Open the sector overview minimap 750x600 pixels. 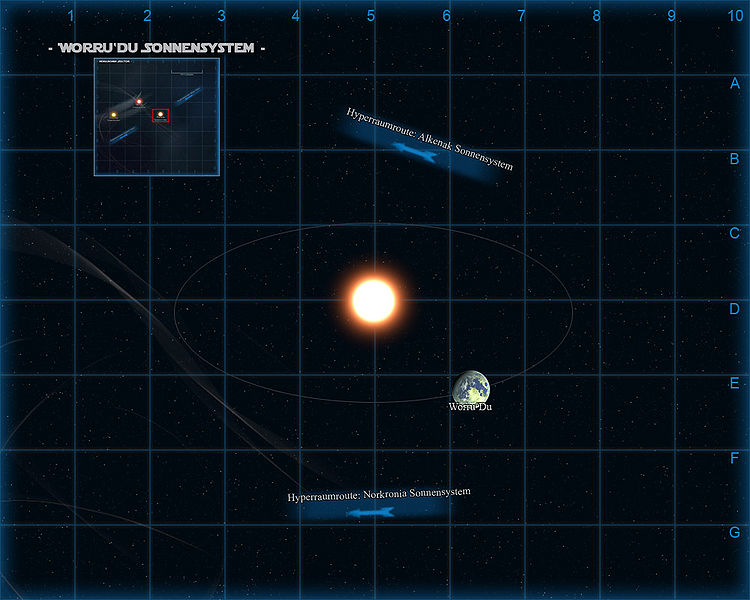coord(157,117)
